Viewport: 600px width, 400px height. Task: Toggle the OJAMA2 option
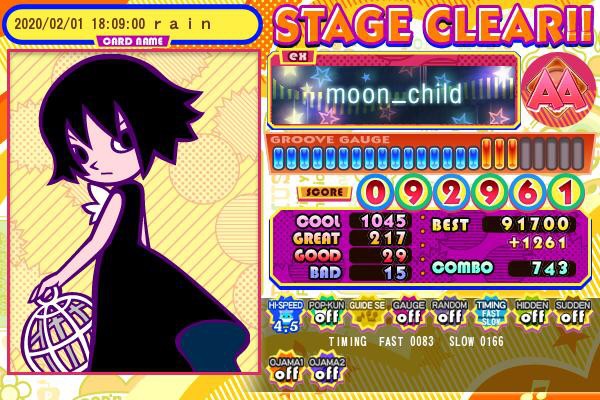pyautogui.click(x=326, y=370)
